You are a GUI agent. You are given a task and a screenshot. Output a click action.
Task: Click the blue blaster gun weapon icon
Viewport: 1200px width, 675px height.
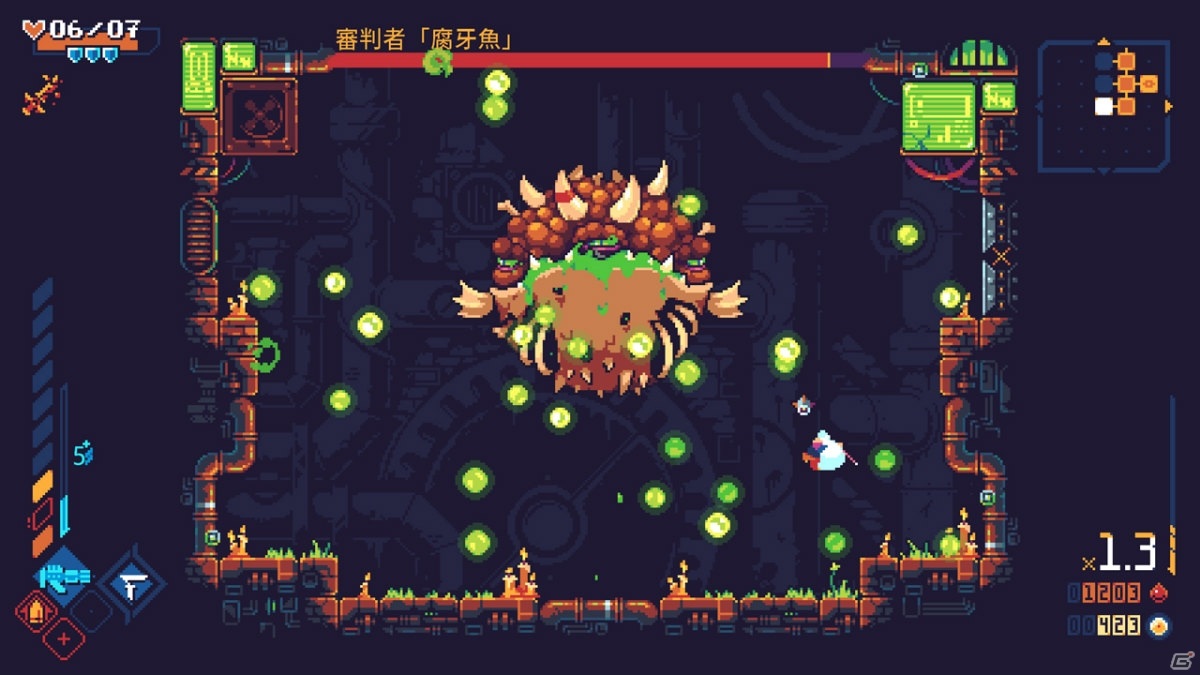(x=65, y=577)
